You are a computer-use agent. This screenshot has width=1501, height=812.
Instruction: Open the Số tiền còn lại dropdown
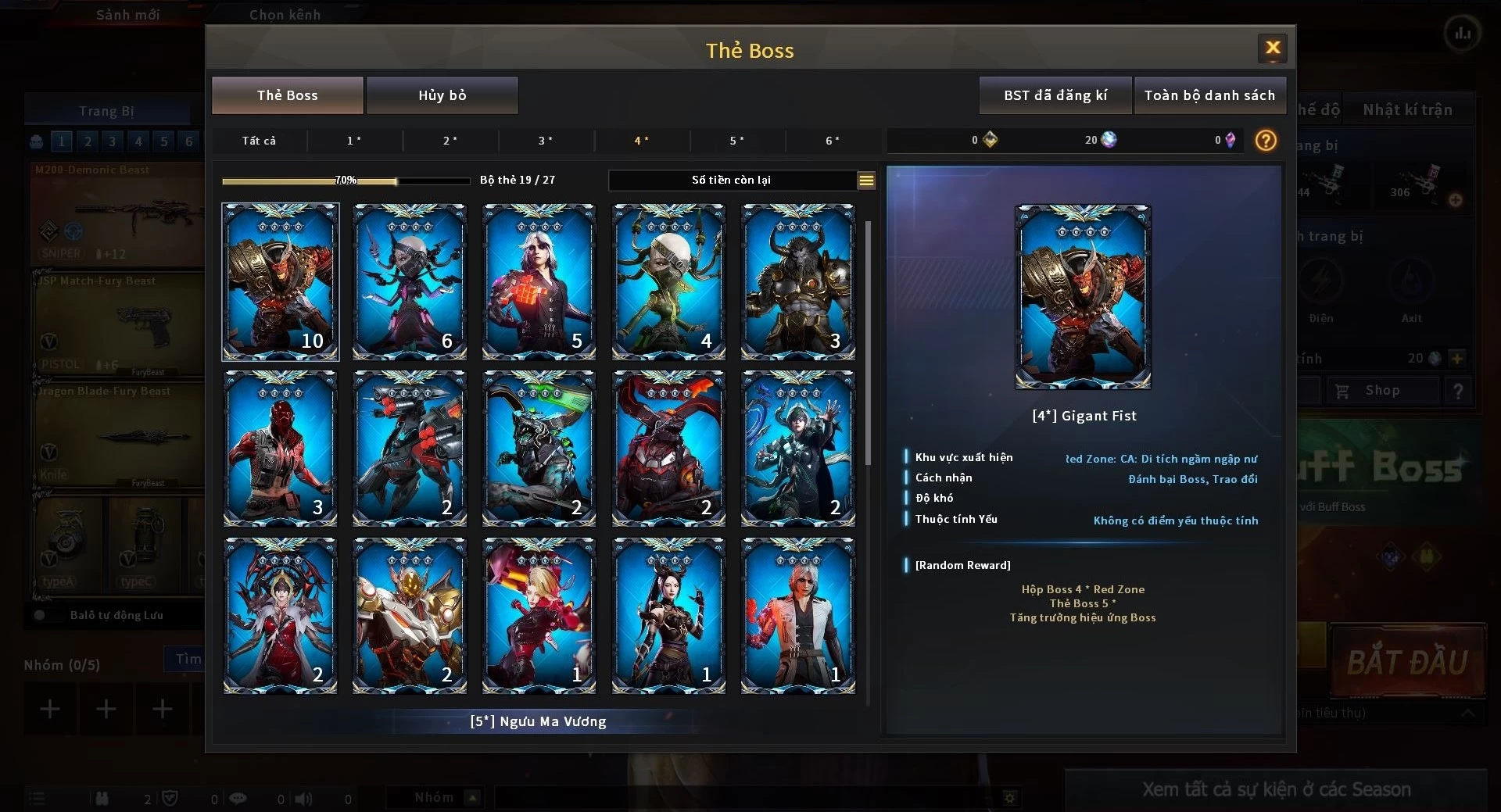click(x=866, y=181)
